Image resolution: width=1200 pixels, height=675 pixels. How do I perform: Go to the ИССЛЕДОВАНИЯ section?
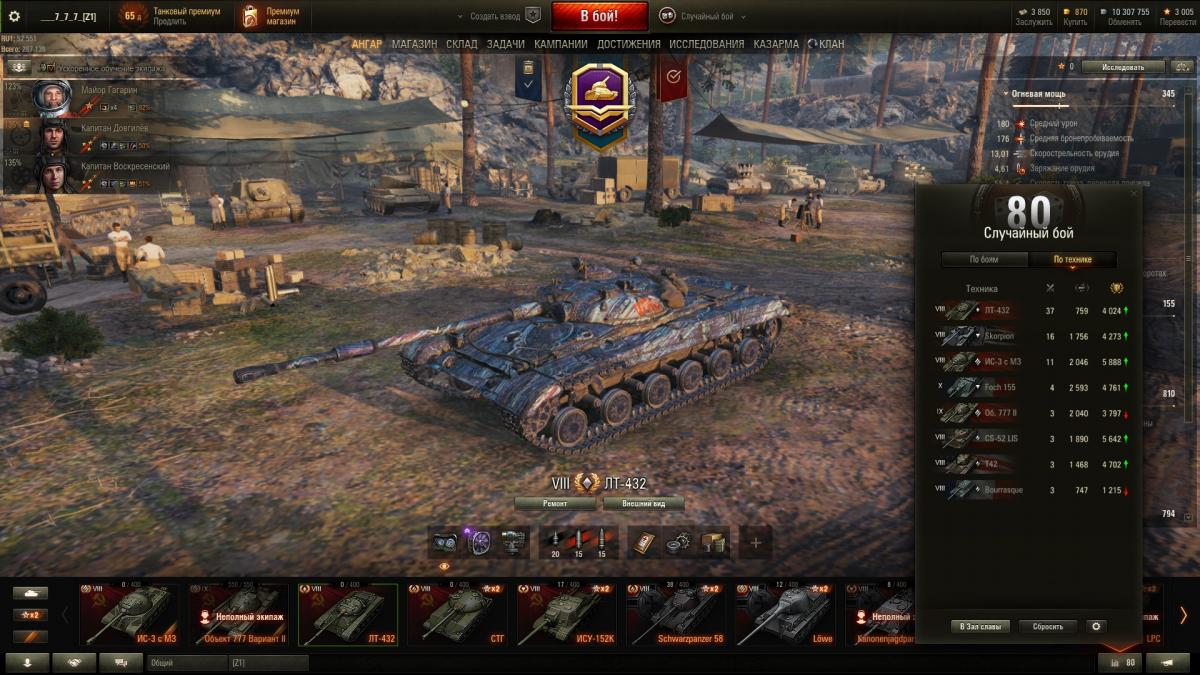tap(706, 44)
